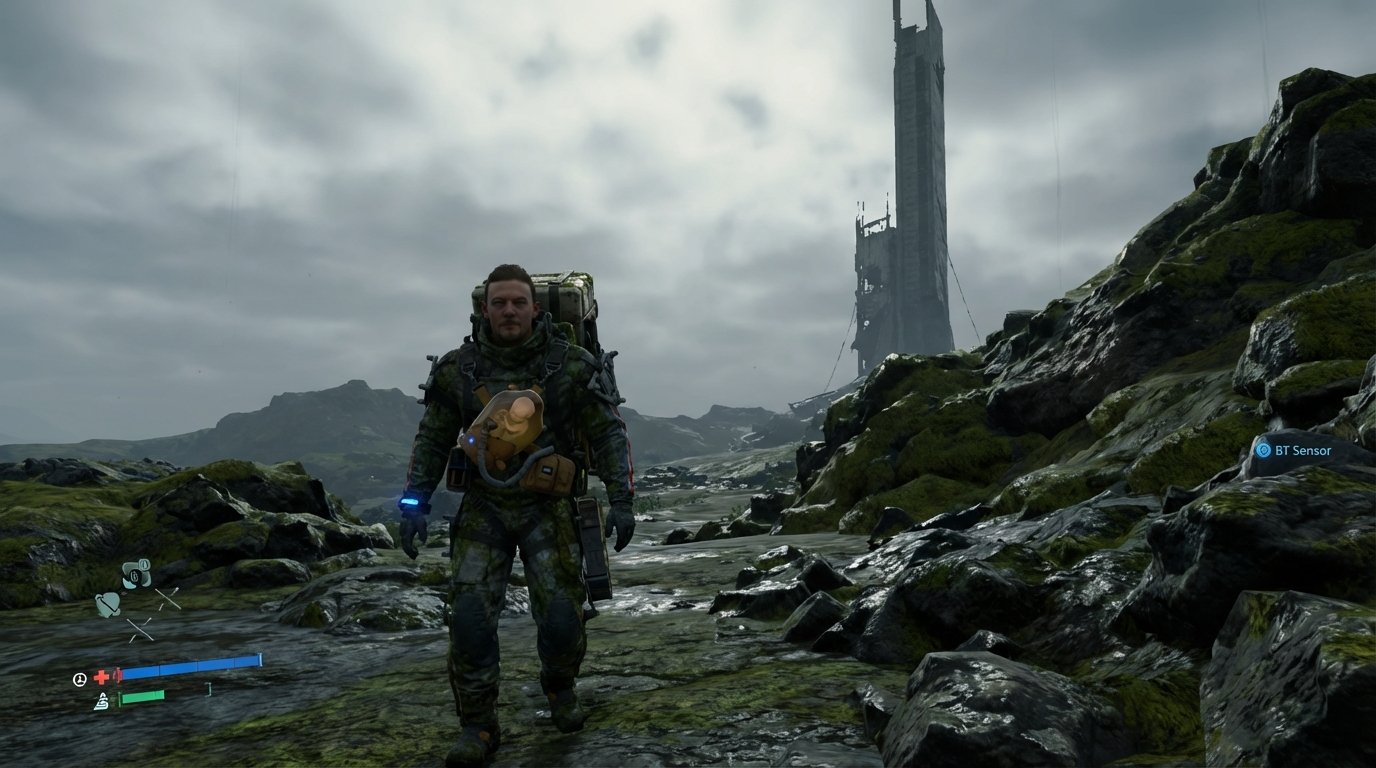The width and height of the screenshot is (1376, 768).
Task: Toggle the BT Sensor indicator visibility
Action: [x=1264, y=450]
